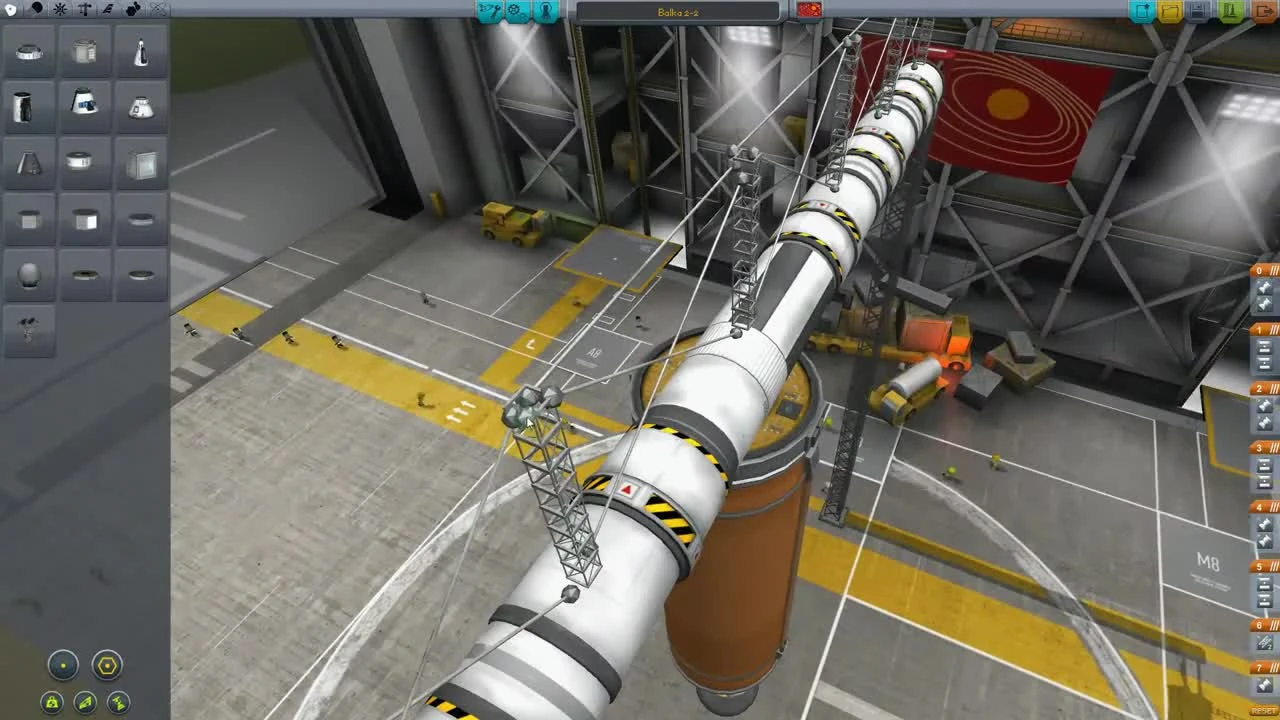Start a new vessel with New button
The height and width of the screenshot is (720, 1280).
(x=1140, y=11)
